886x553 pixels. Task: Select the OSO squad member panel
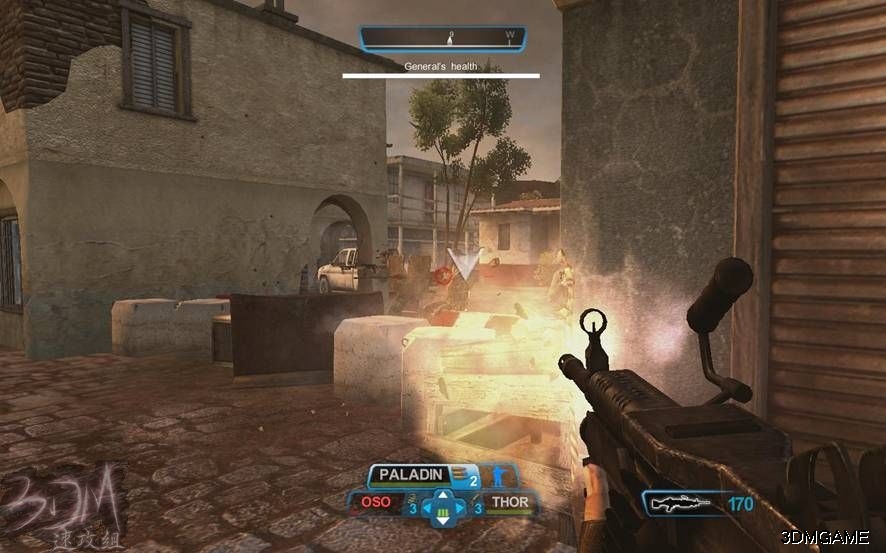378,502
